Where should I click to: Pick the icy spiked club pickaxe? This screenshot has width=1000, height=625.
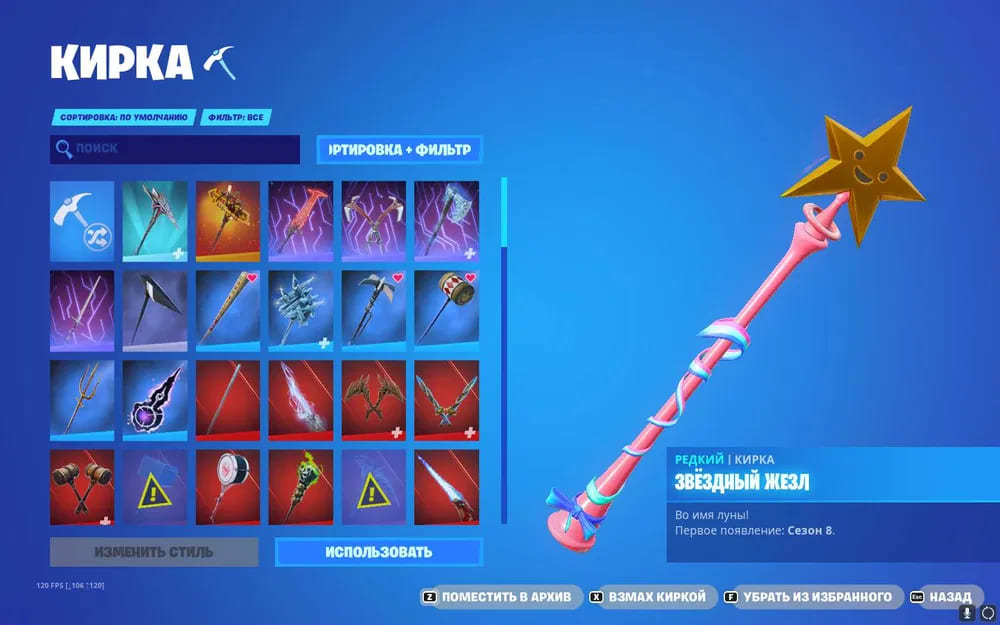pyautogui.click(x=301, y=311)
